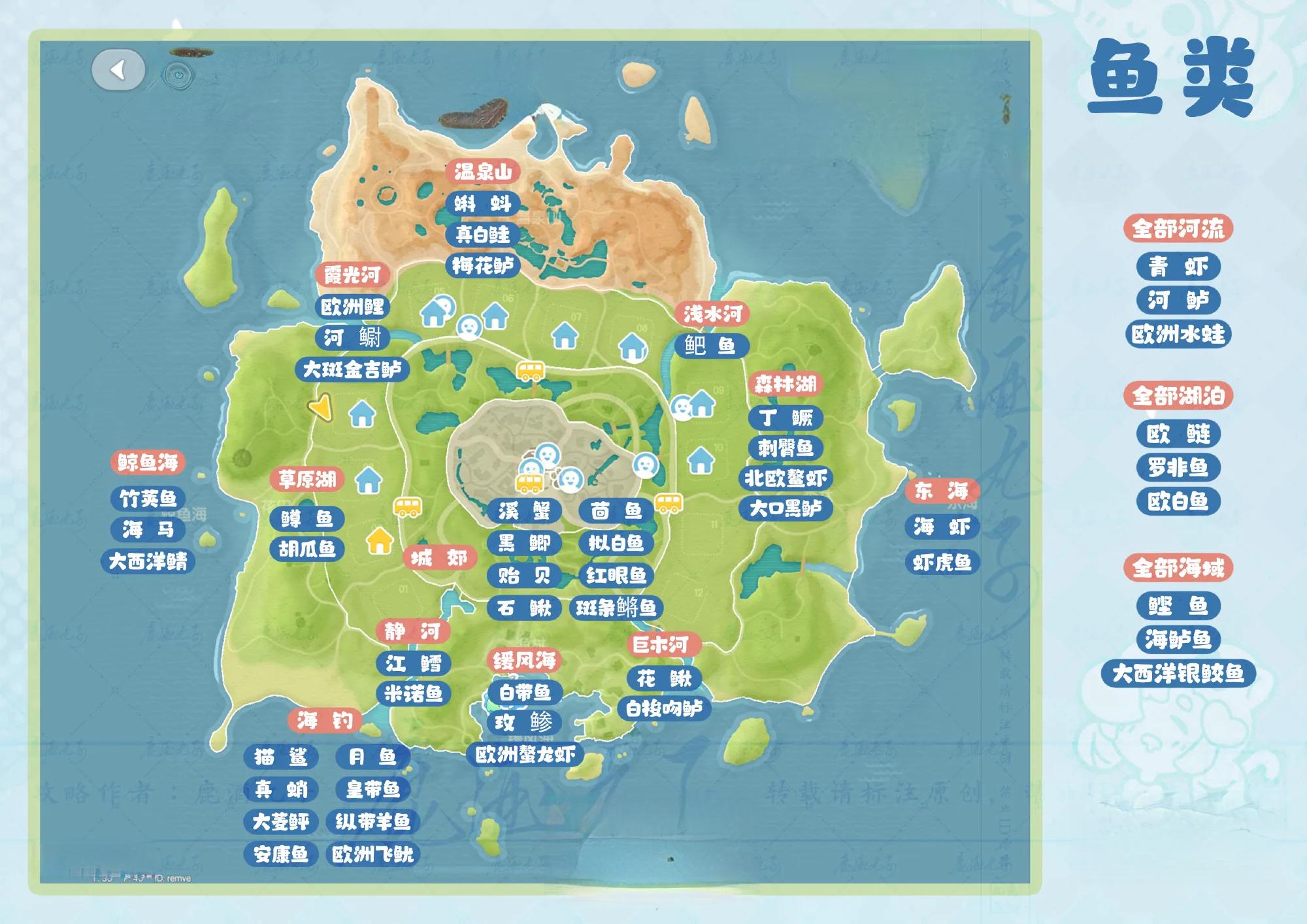Click the back arrow button
This screenshot has height=924, width=1307.
118,70
